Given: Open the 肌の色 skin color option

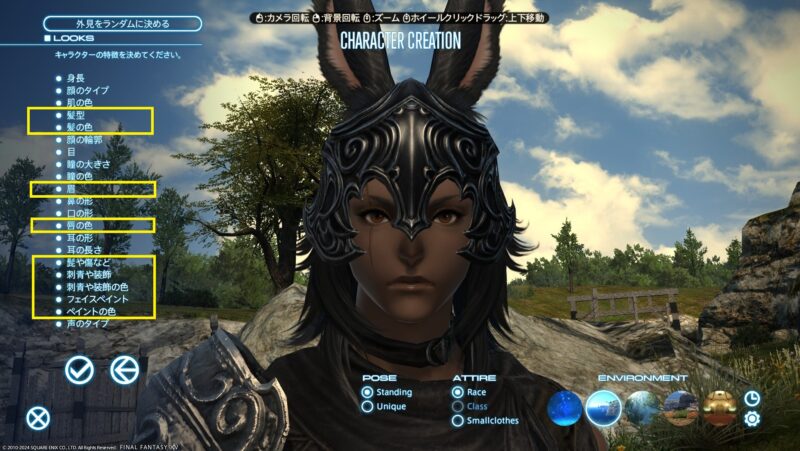Looking at the screenshot, I should point(80,103).
